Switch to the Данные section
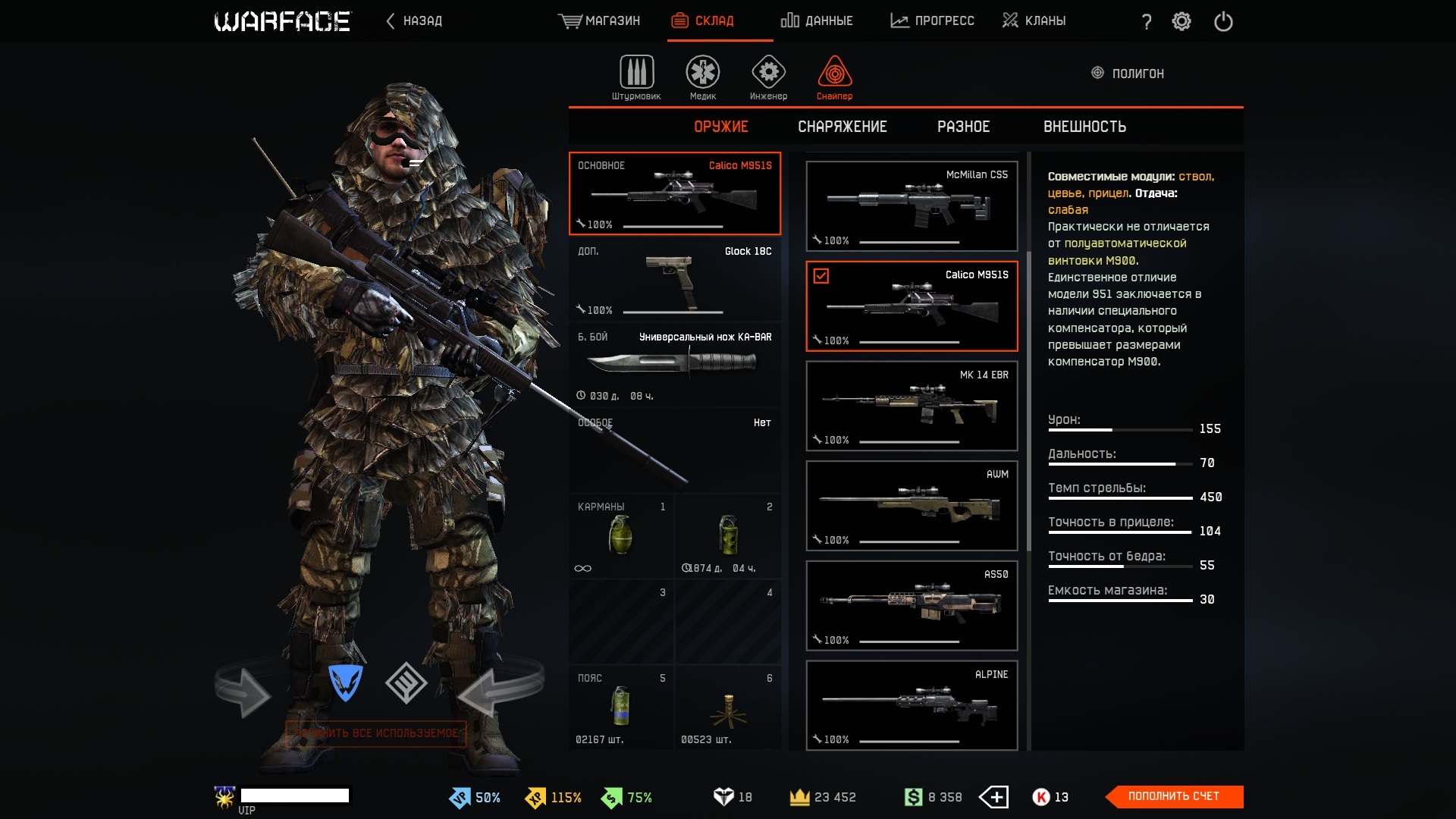 [x=817, y=20]
